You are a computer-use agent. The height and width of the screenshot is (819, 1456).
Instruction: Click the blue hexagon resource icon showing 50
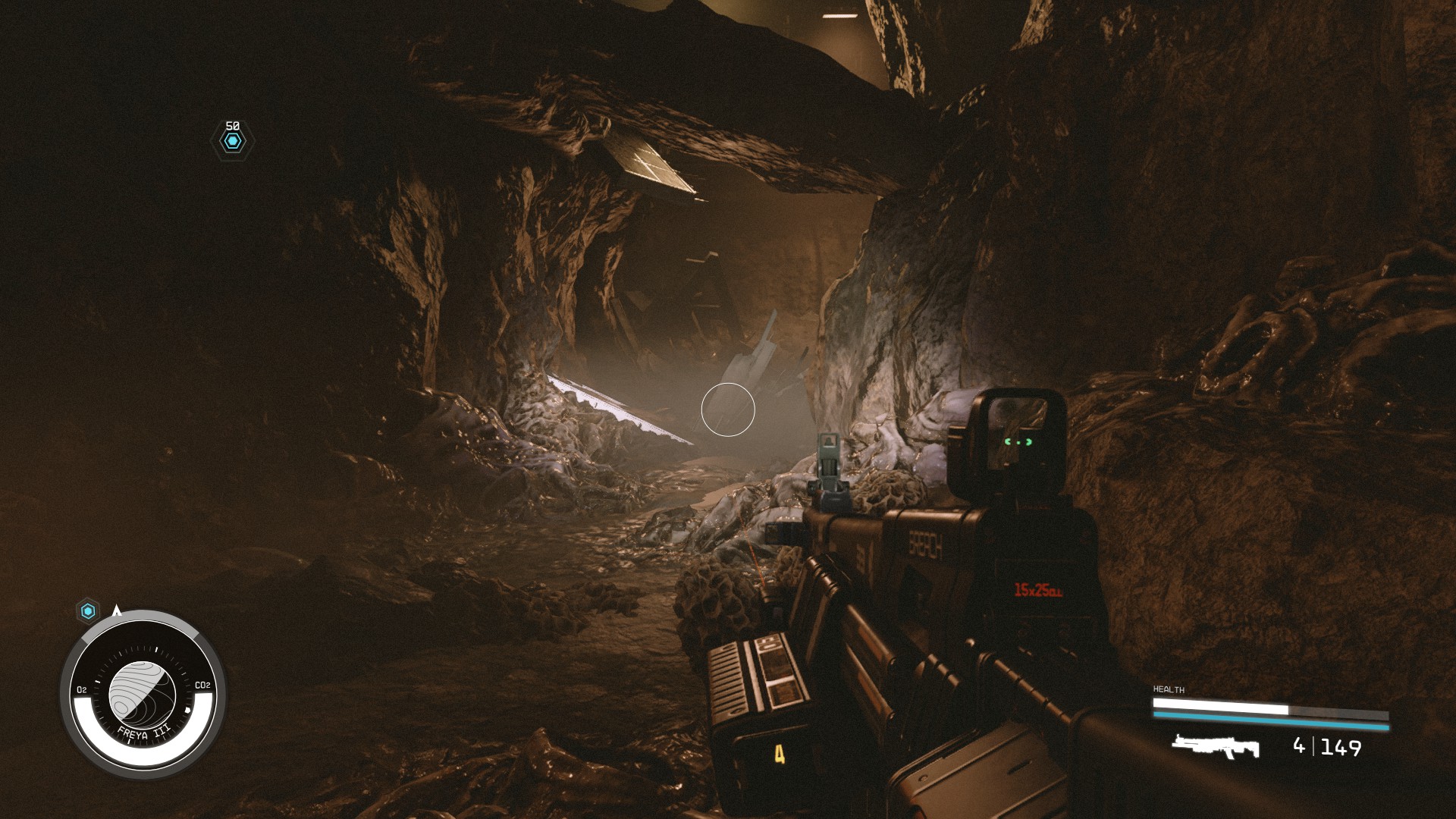[232, 140]
